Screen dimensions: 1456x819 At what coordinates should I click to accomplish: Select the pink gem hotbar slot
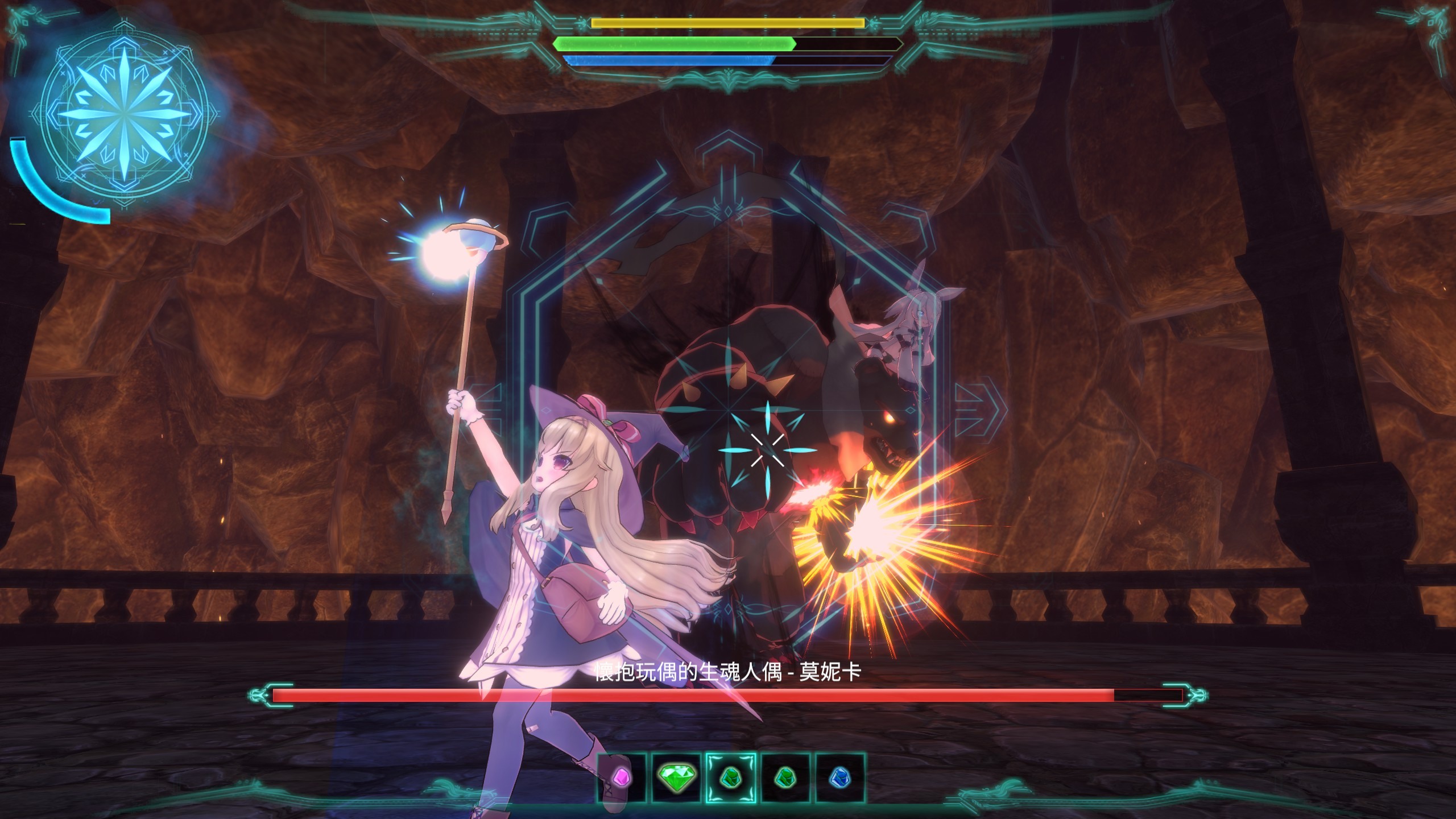pyautogui.click(x=622, y=777)
